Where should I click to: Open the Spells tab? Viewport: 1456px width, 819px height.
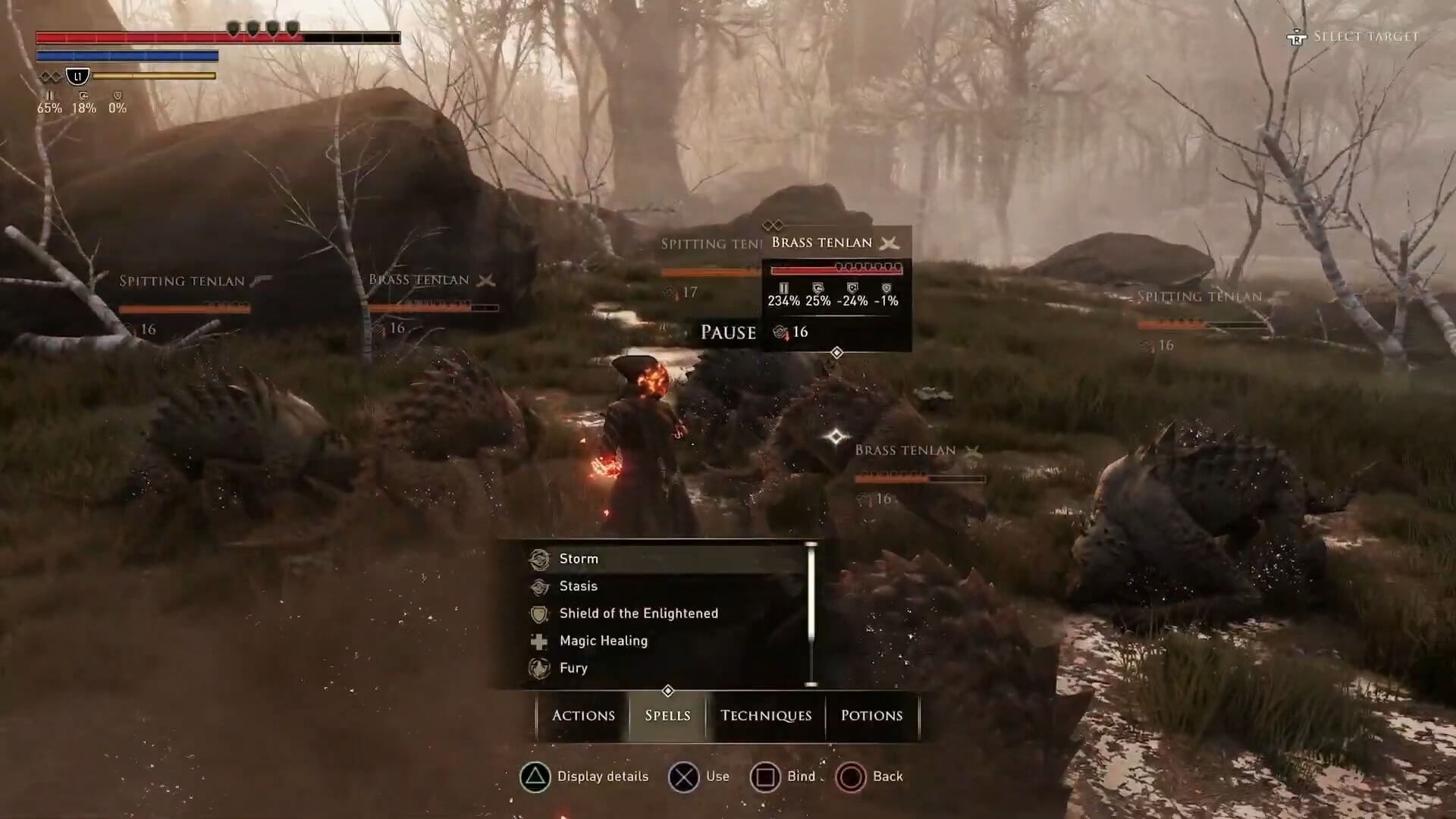coord(667,715)
